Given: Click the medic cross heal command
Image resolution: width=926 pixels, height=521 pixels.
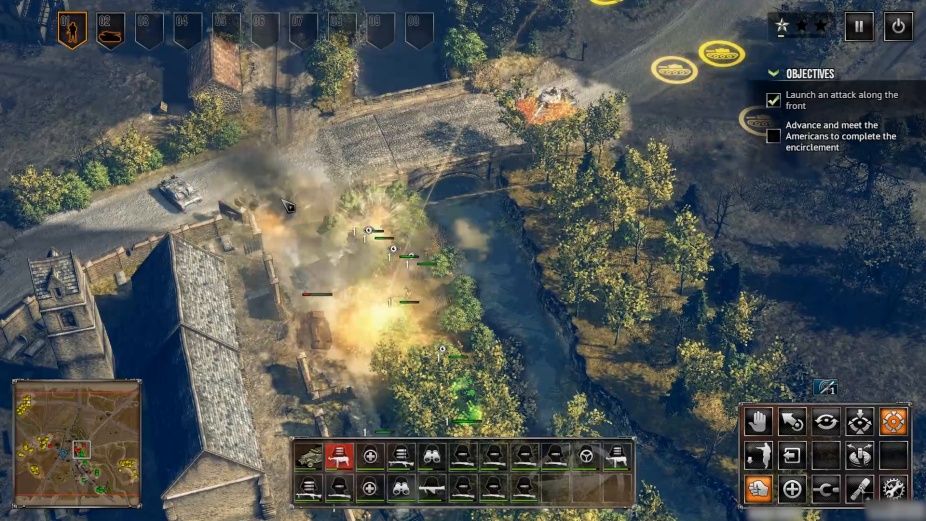Looking at the screenshot, I should 792,489.
